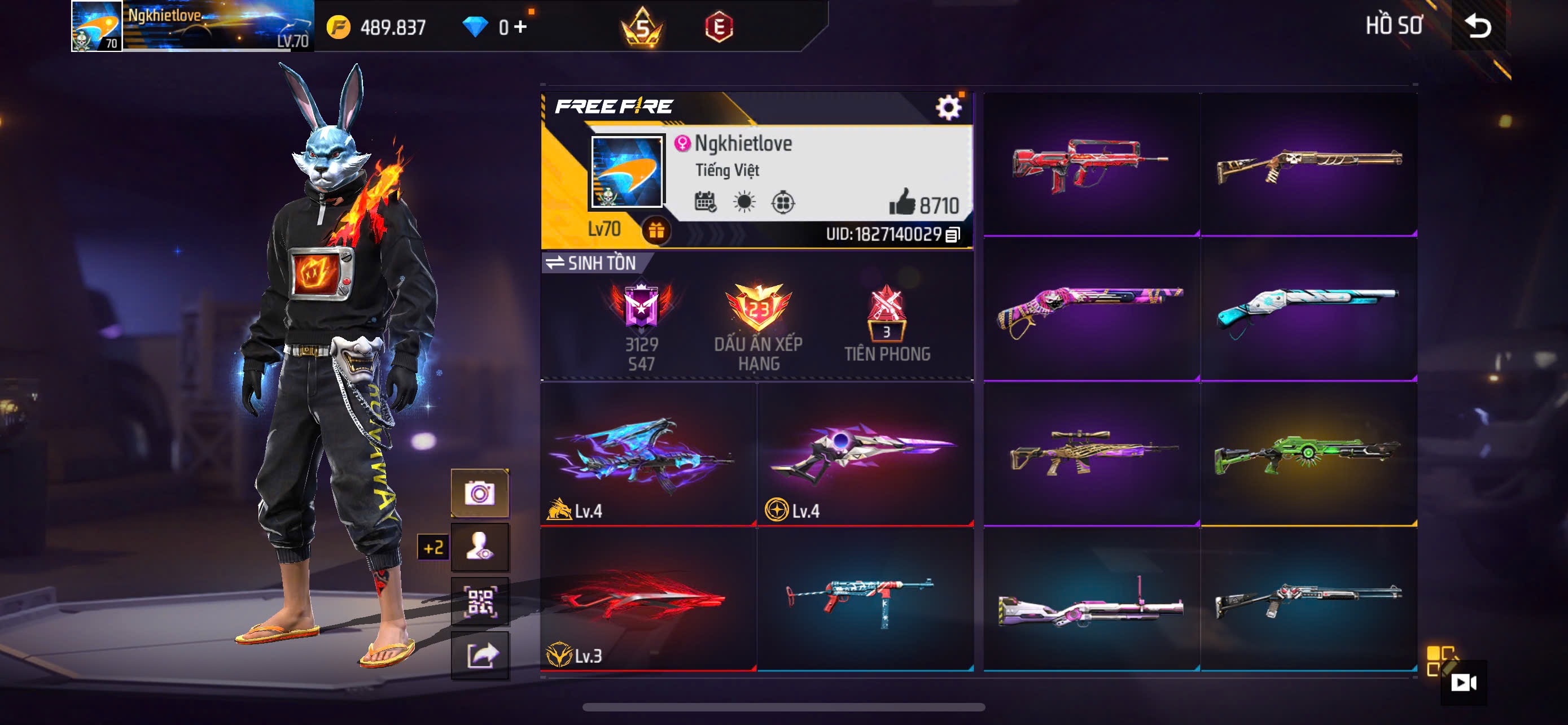The width and height of the screenshot is (1568, 725).
Task: Open the QR code button
Action: pyautogui.click(x=480, y=602)
